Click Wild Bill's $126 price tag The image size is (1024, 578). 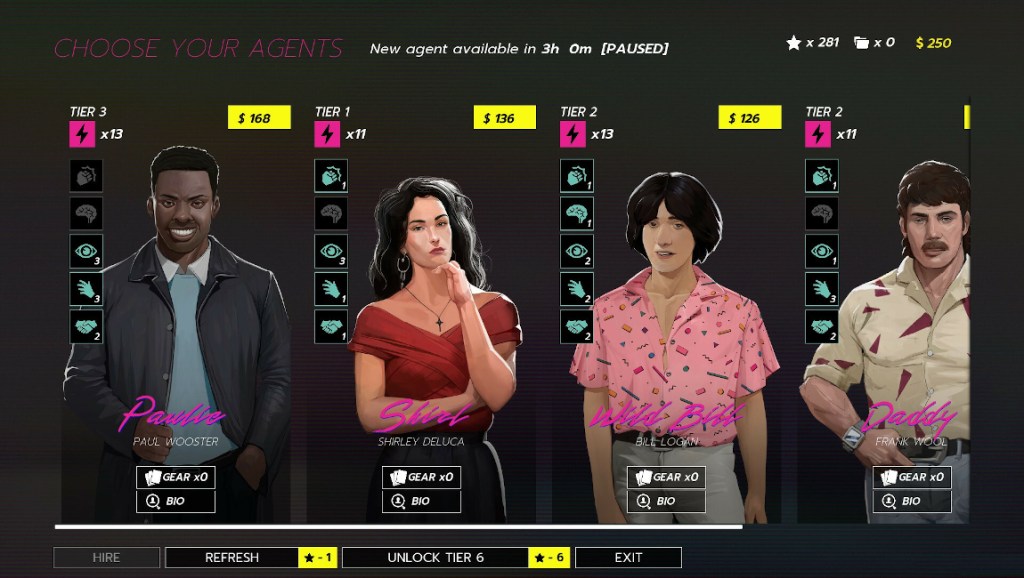pos(749,118)
